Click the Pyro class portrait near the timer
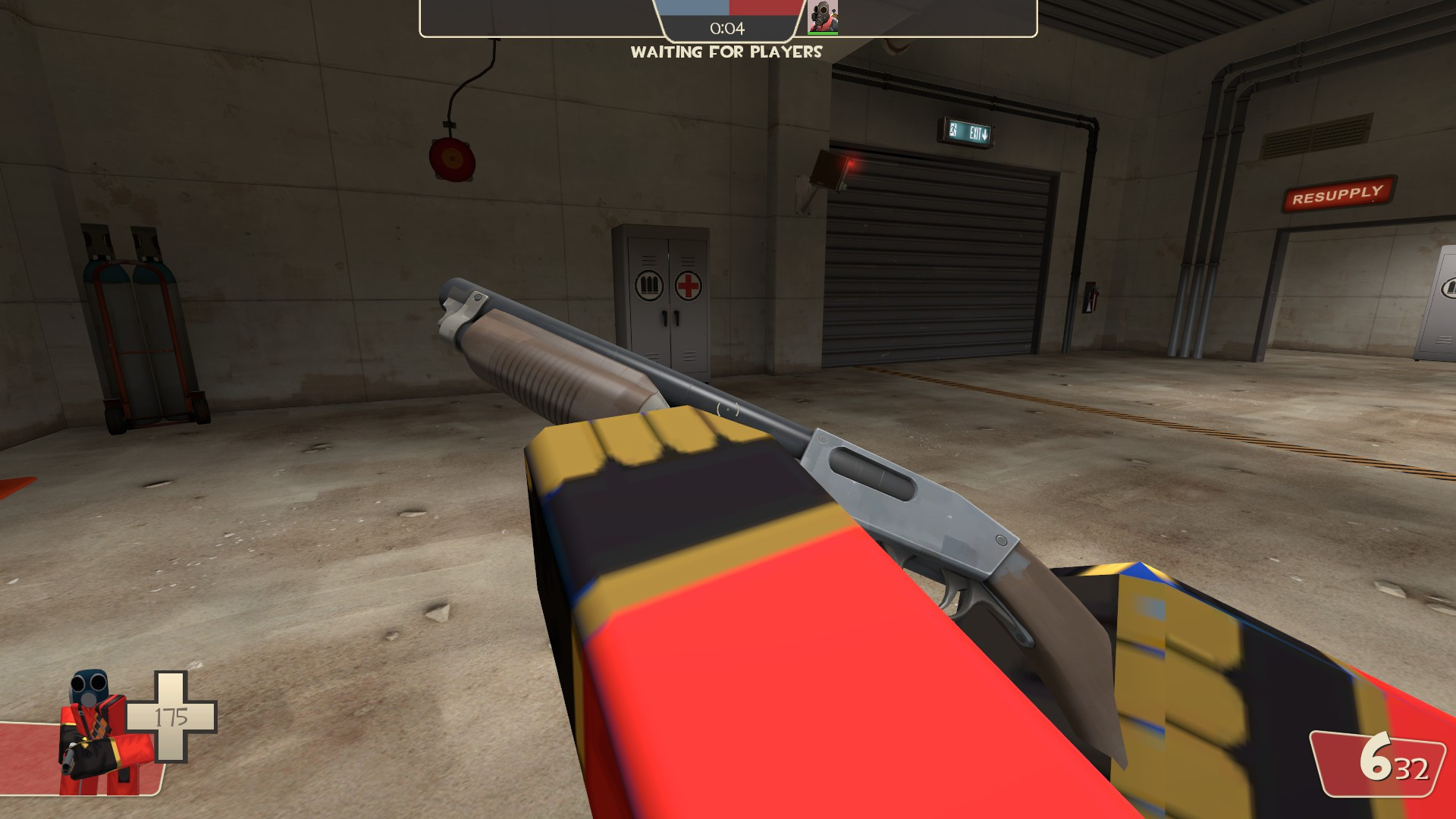 point(821,15)
